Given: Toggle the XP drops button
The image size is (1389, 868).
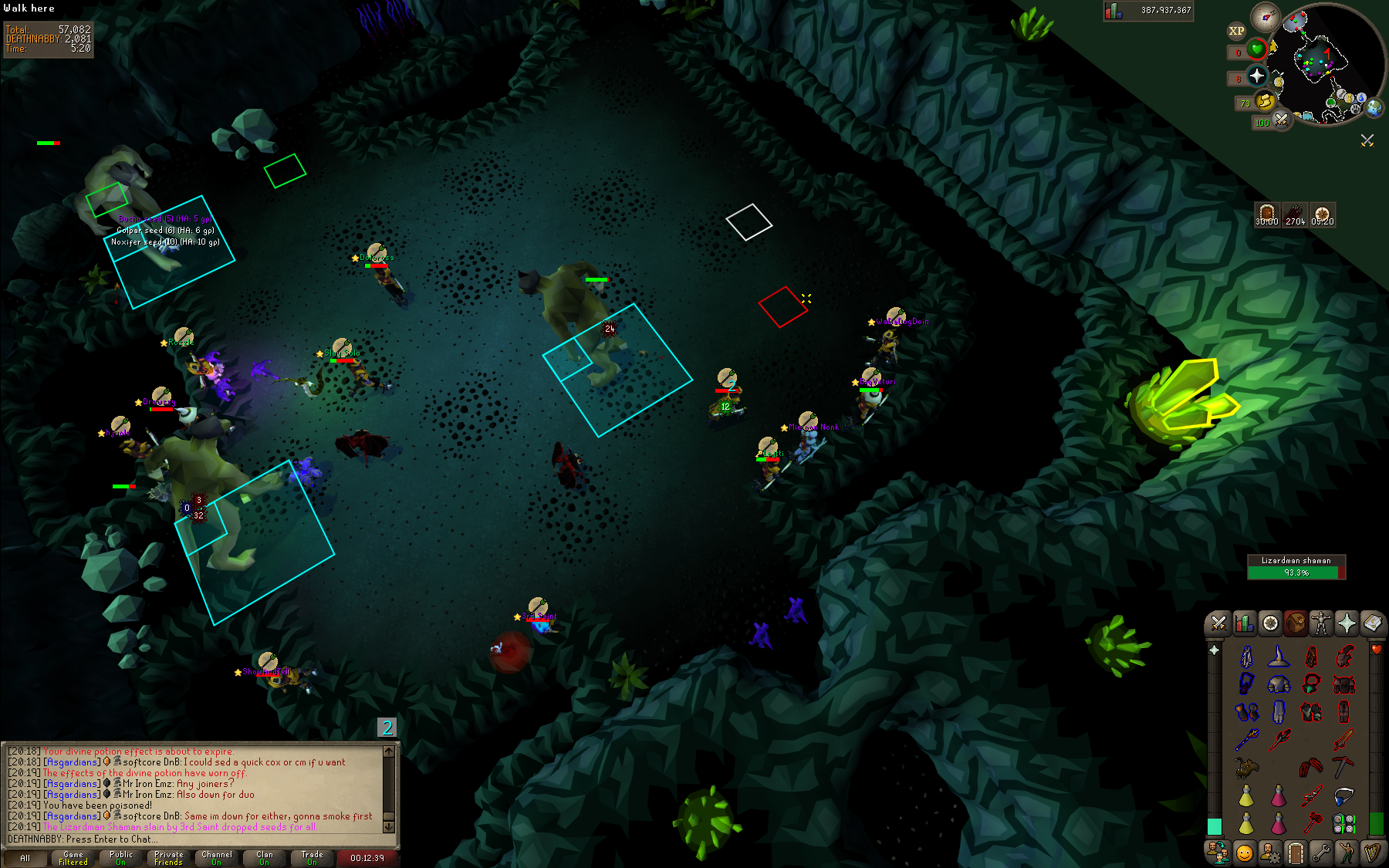Looking at the screenshot, I should [x=1236, y=31].
